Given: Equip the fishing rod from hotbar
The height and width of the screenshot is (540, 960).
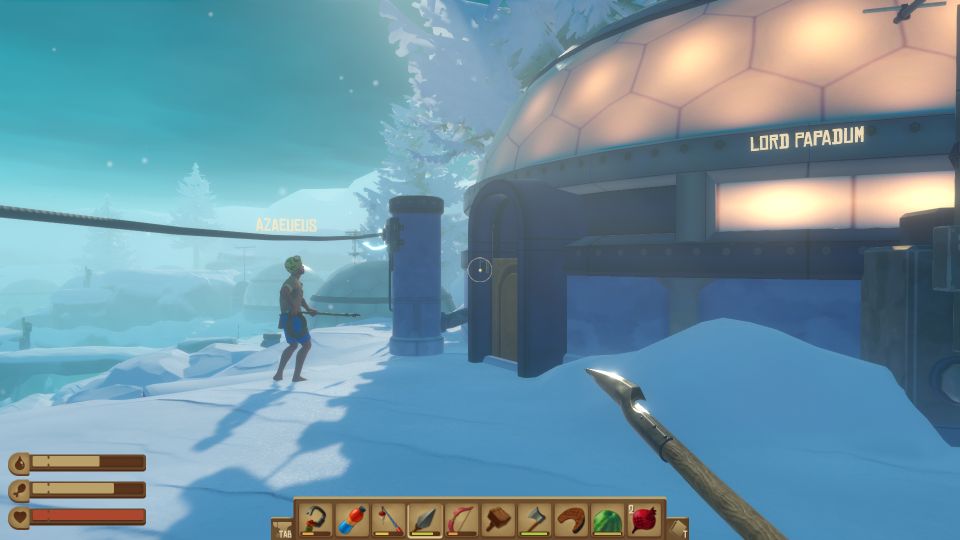Looking at the screenshot, I should [x=389, y=520].
